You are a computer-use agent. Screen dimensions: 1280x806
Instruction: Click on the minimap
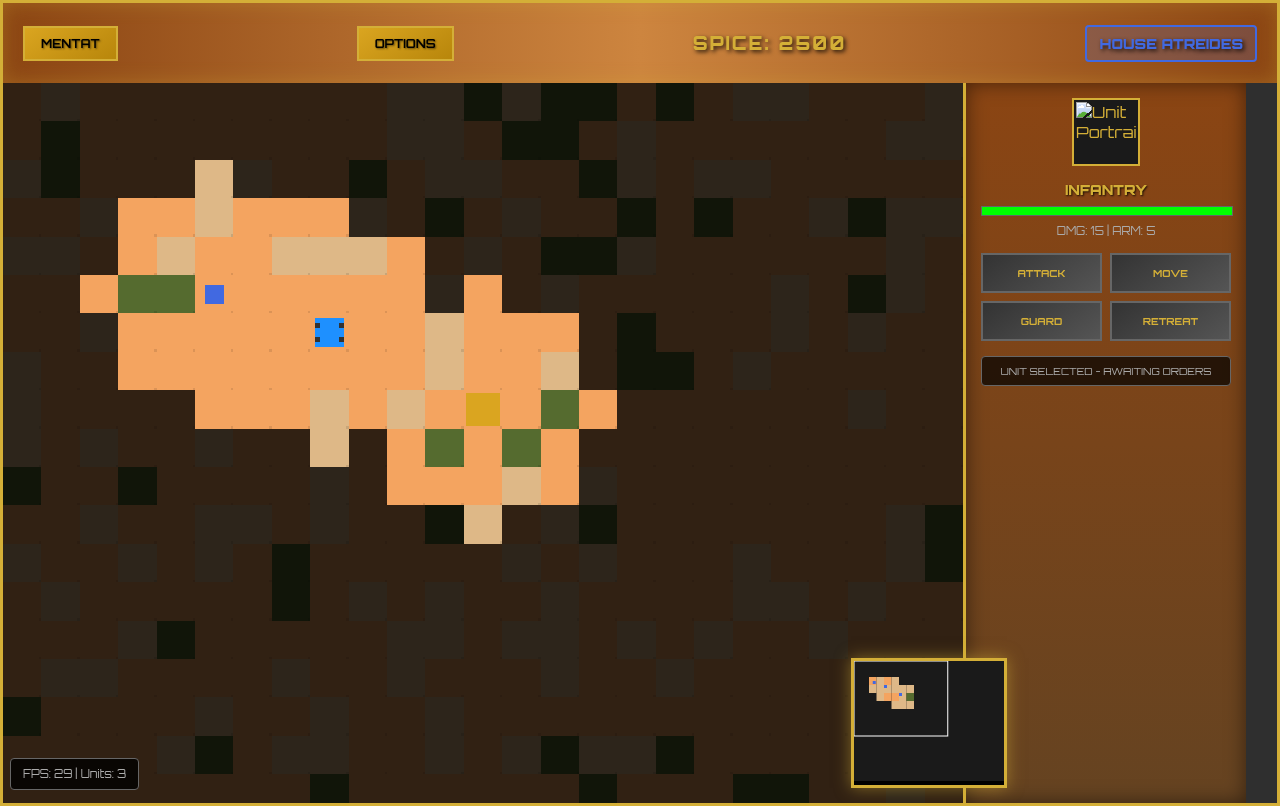(928, 722)
